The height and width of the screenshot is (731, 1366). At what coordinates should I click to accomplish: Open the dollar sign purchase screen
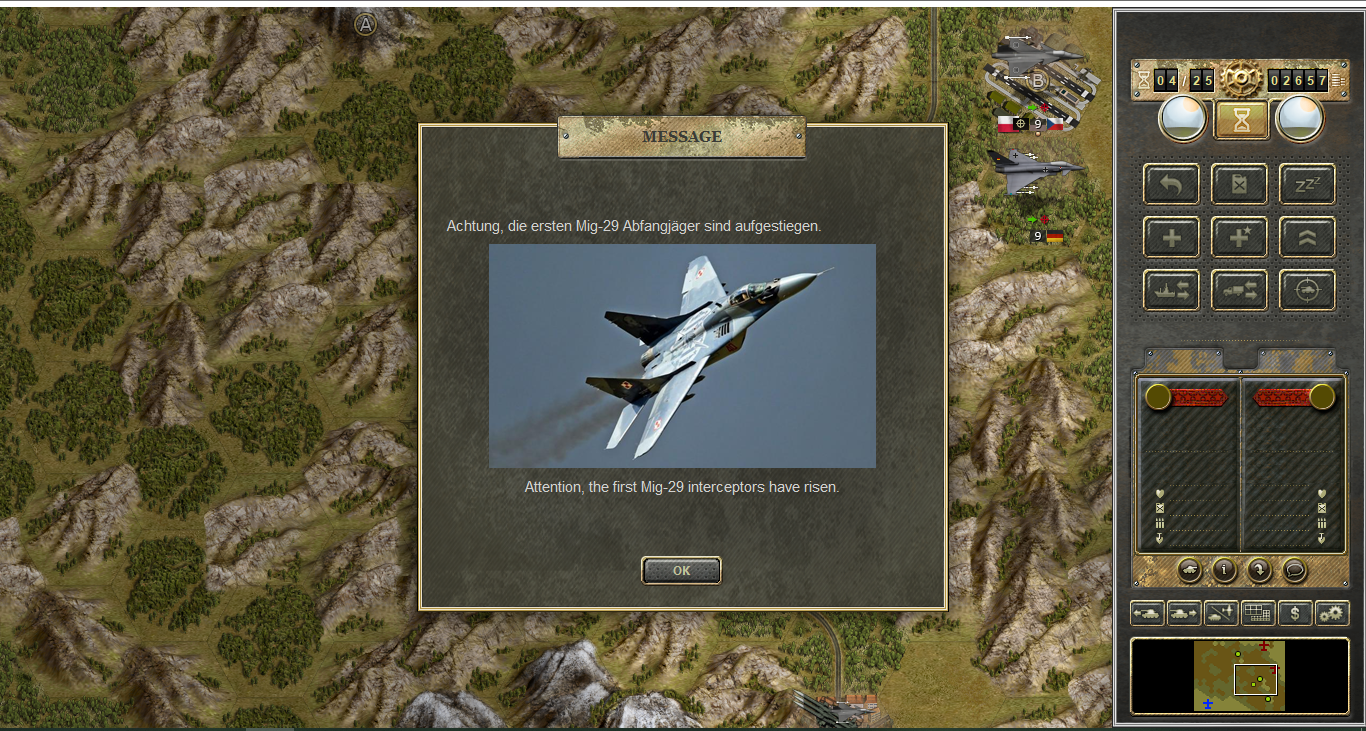point(1295,613)
